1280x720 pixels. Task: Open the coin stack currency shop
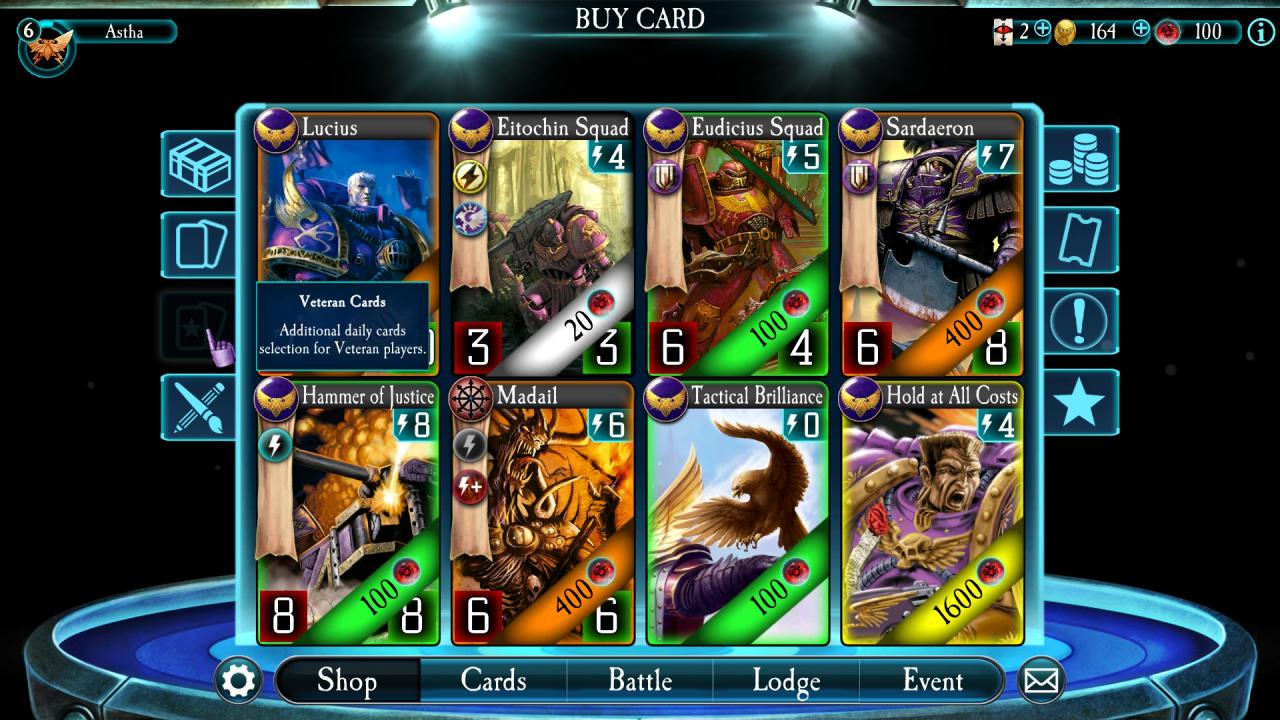coord(1080,160)
